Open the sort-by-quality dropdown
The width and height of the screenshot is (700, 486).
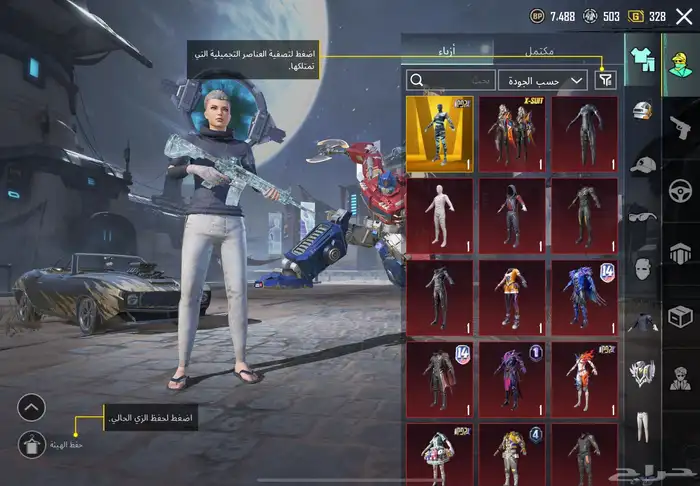[x=544, y=80]
